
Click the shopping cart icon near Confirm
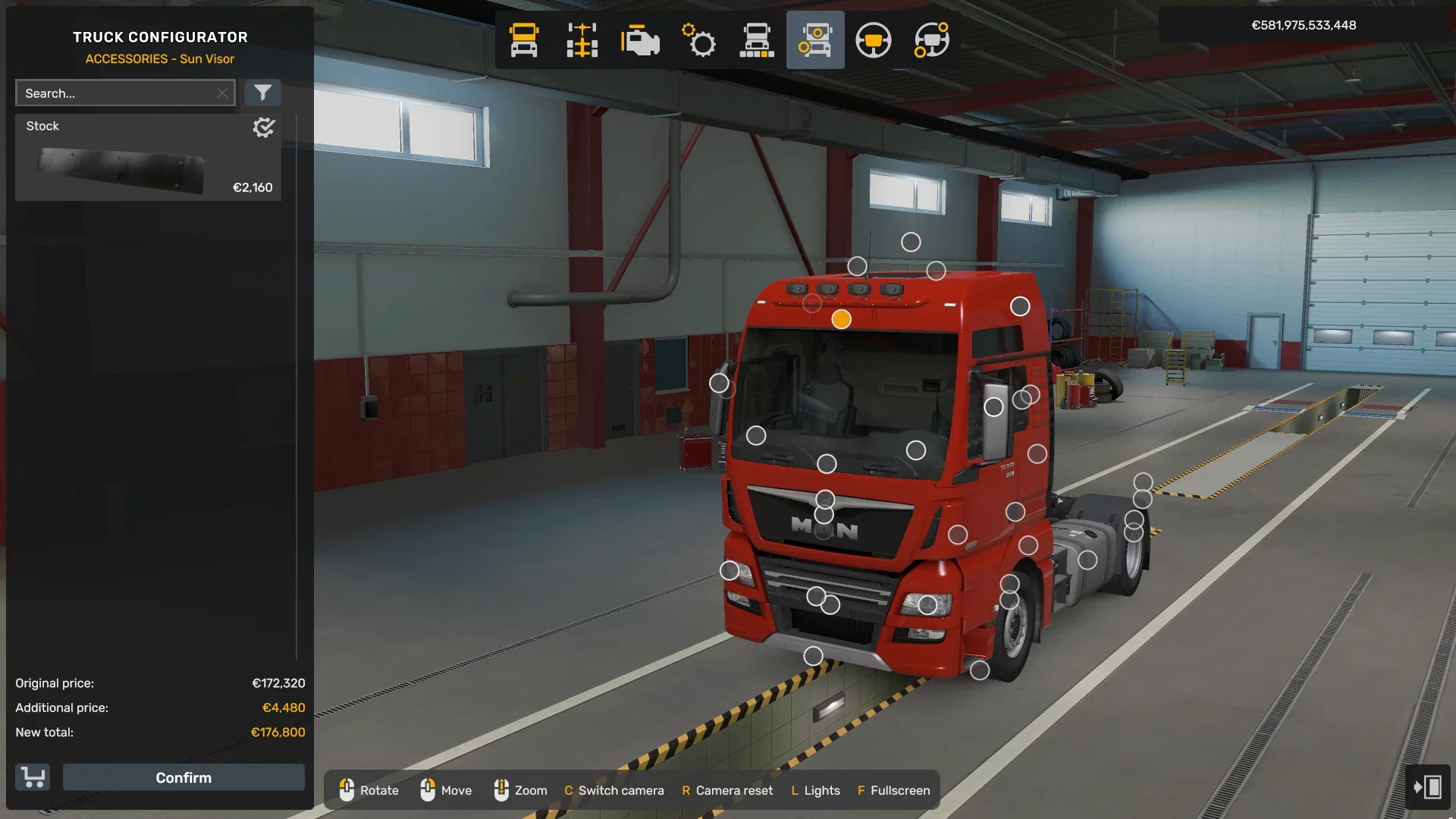coord(32,777)
